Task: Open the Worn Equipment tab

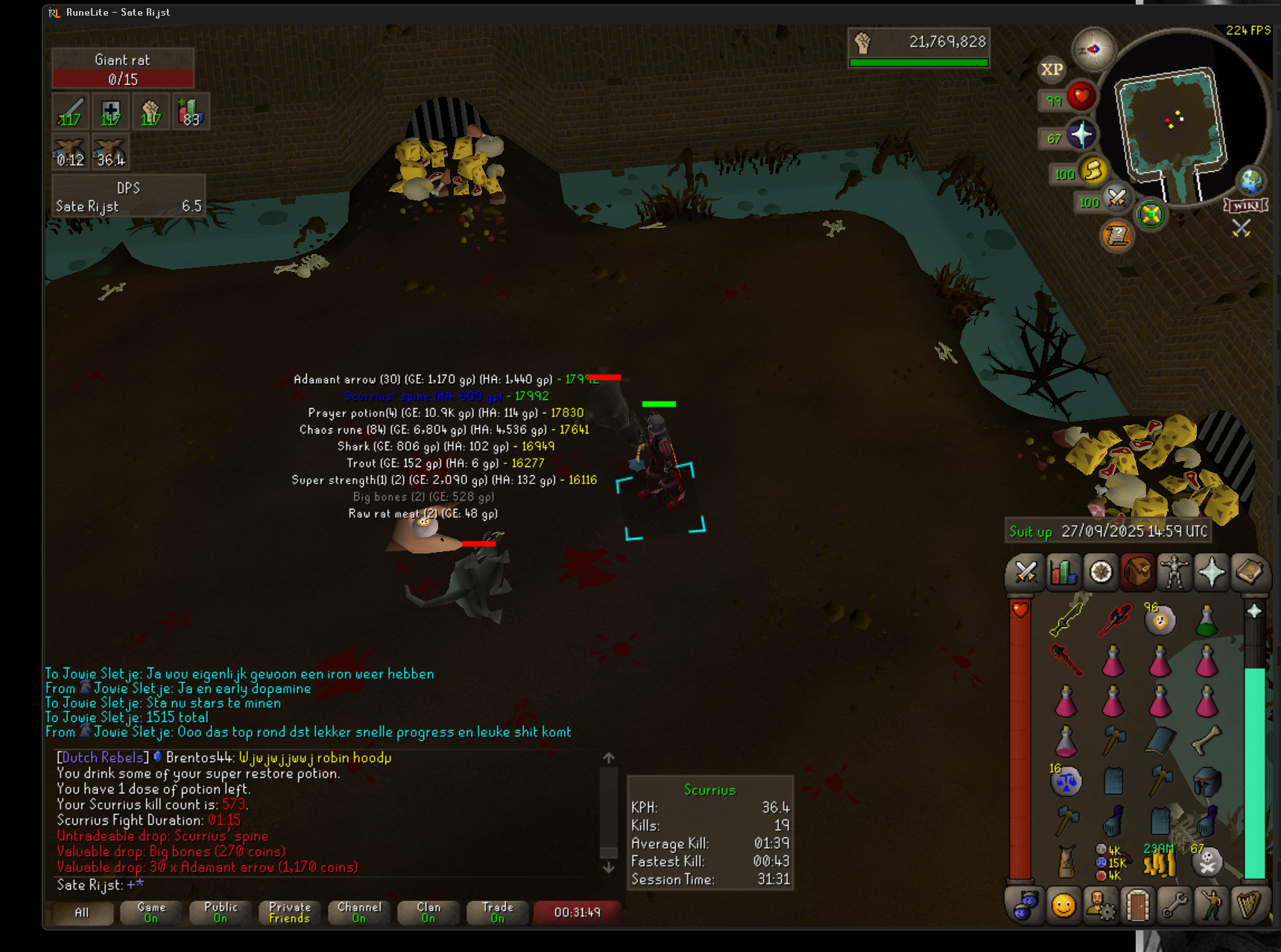Action: pos(1174,572)
